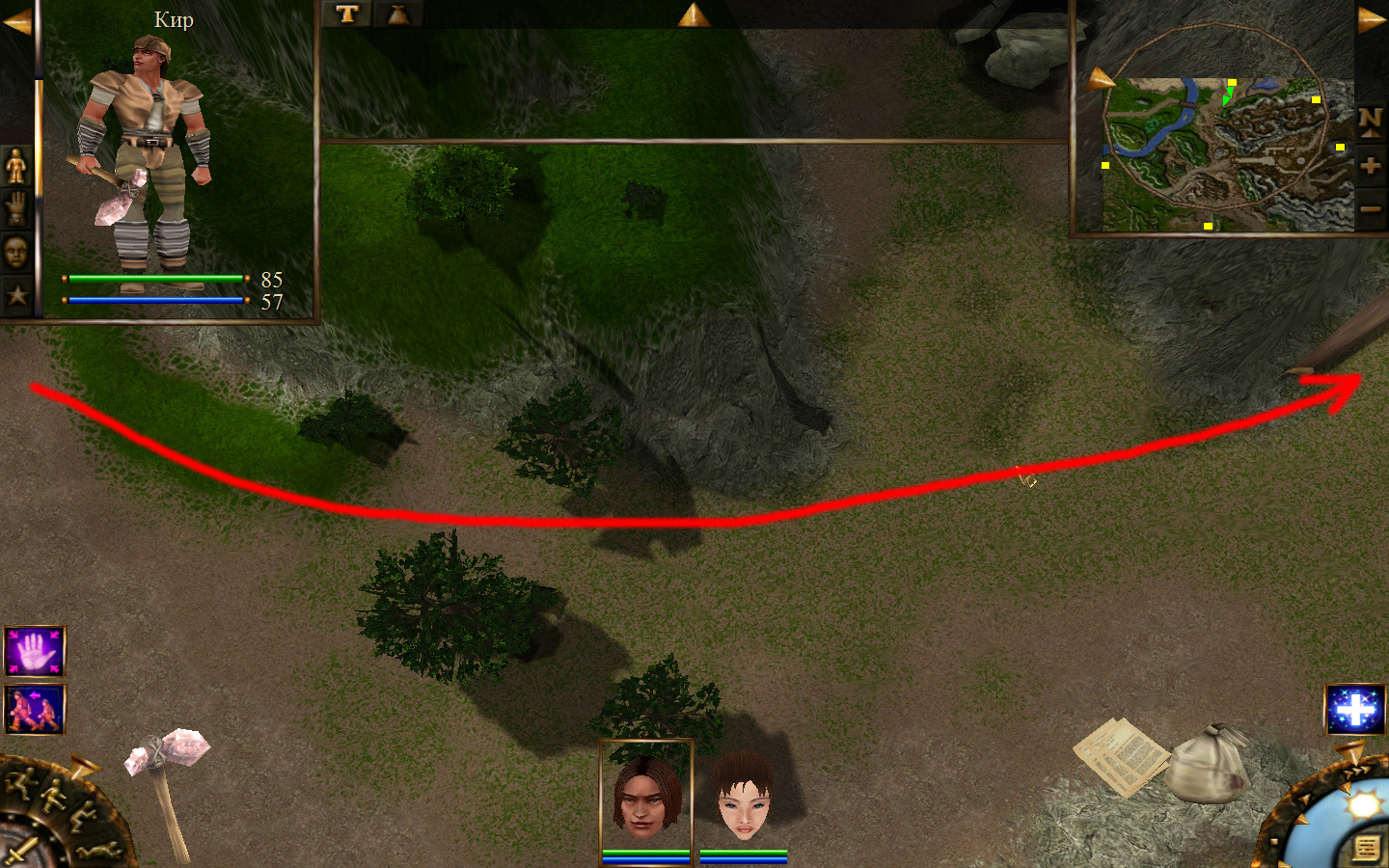Click the N compass north button
The height and width of the screenshot is (868, 1389).
coord(1371,122)
